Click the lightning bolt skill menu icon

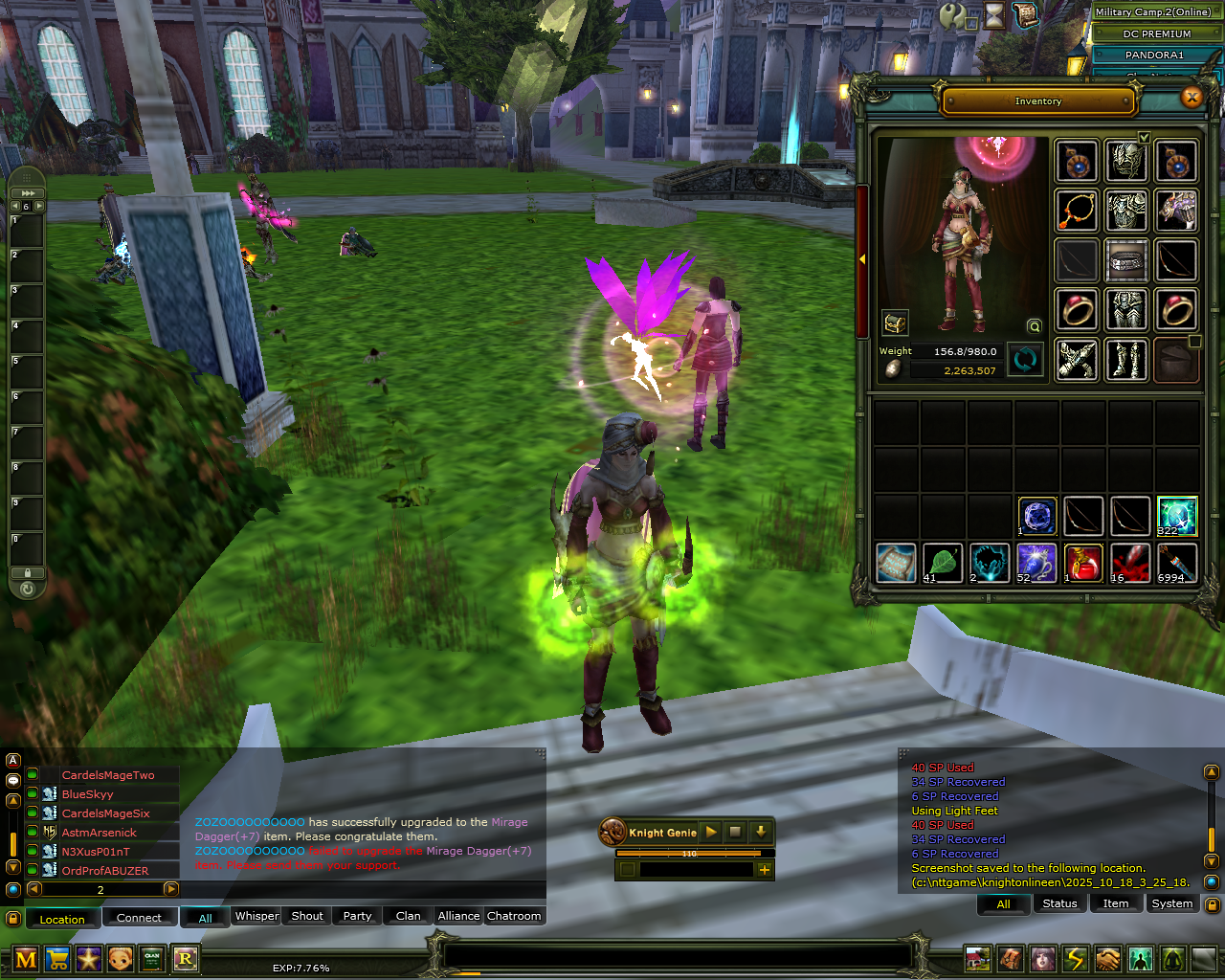pos(1076,958)
